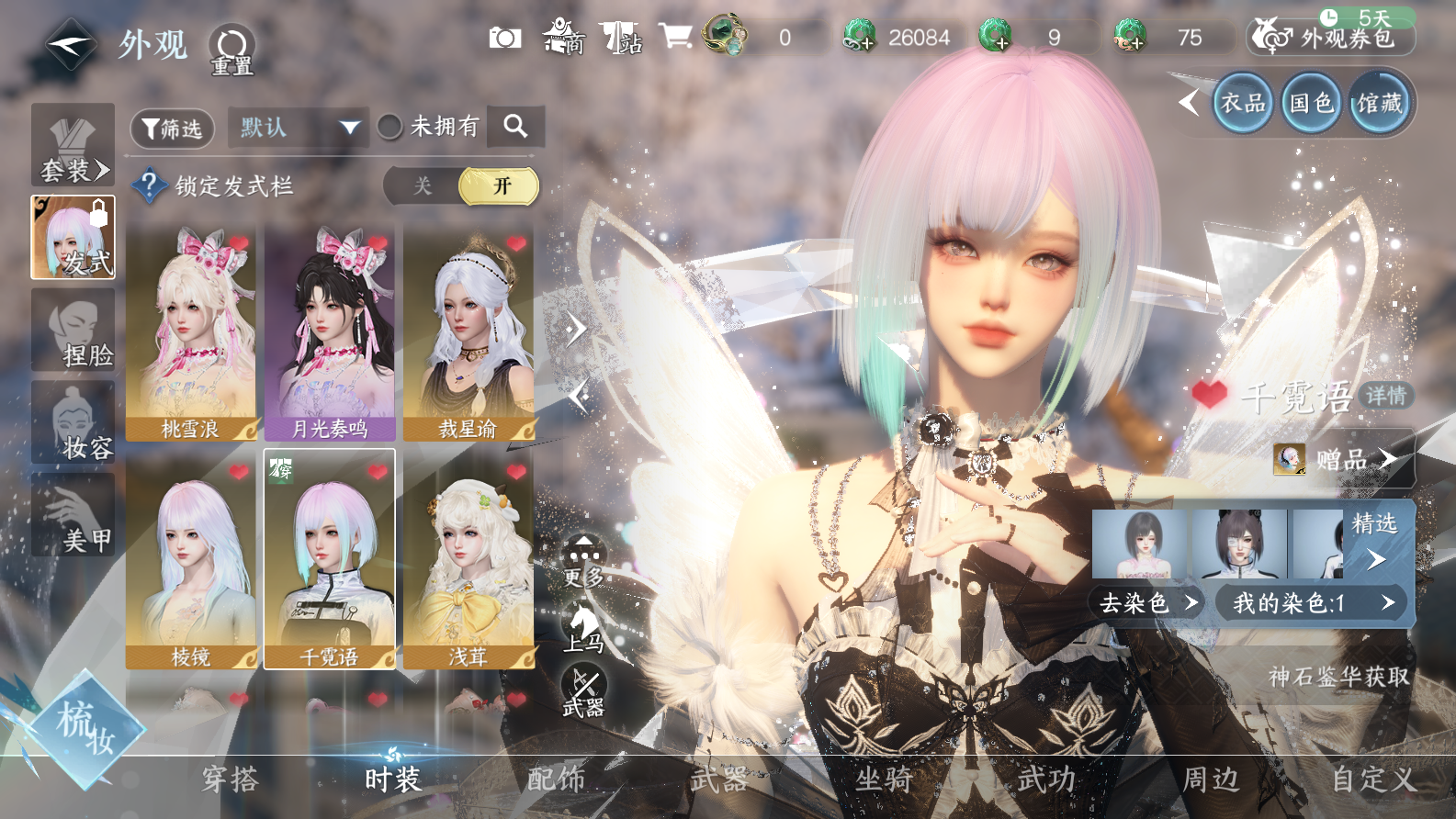Switch to the 坐骑 mount tab
1456x819 pixels.
(884, 780)
